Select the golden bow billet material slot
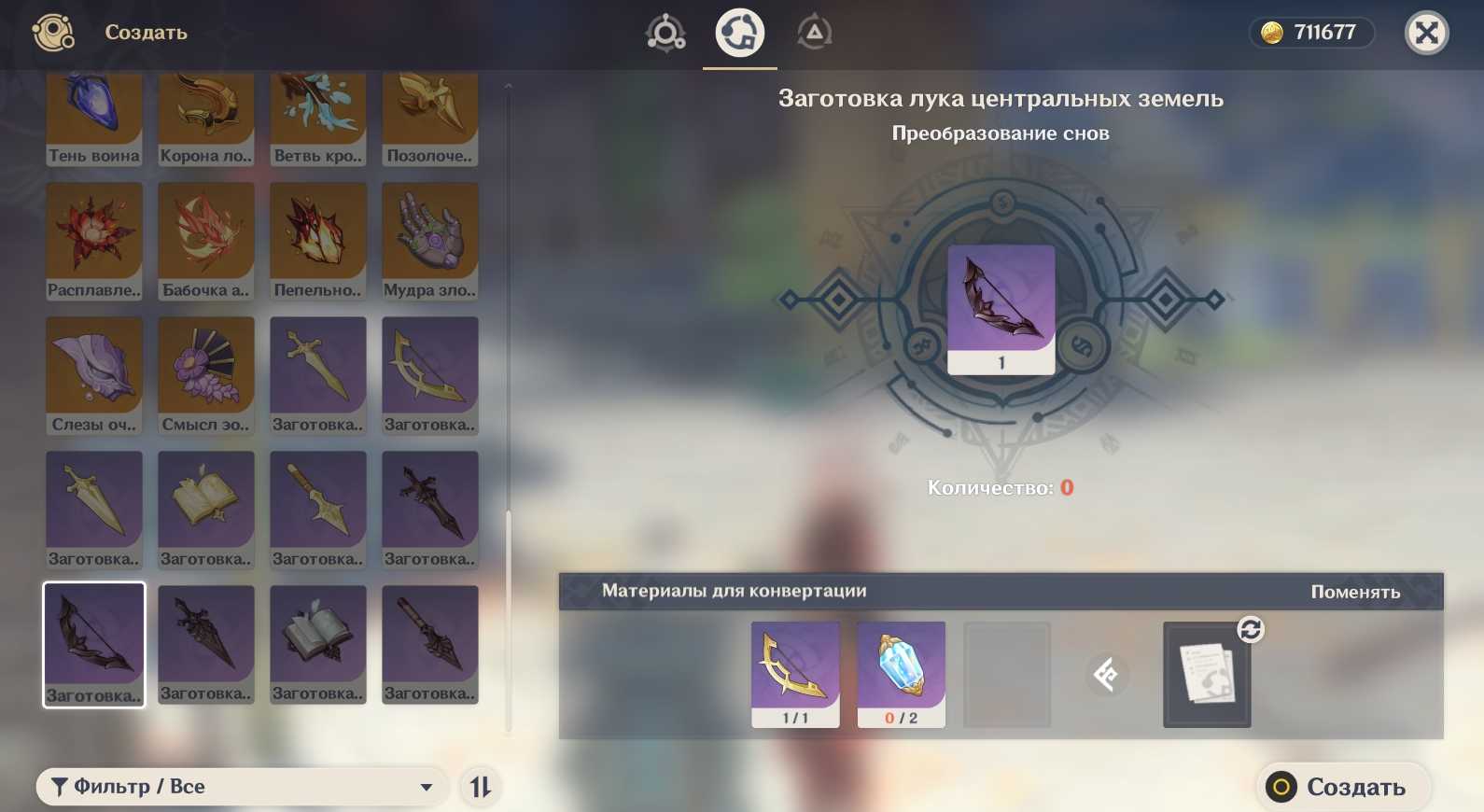Viewport: 1484px width, 812px height. pyautogui.click(x=795, y=674)
